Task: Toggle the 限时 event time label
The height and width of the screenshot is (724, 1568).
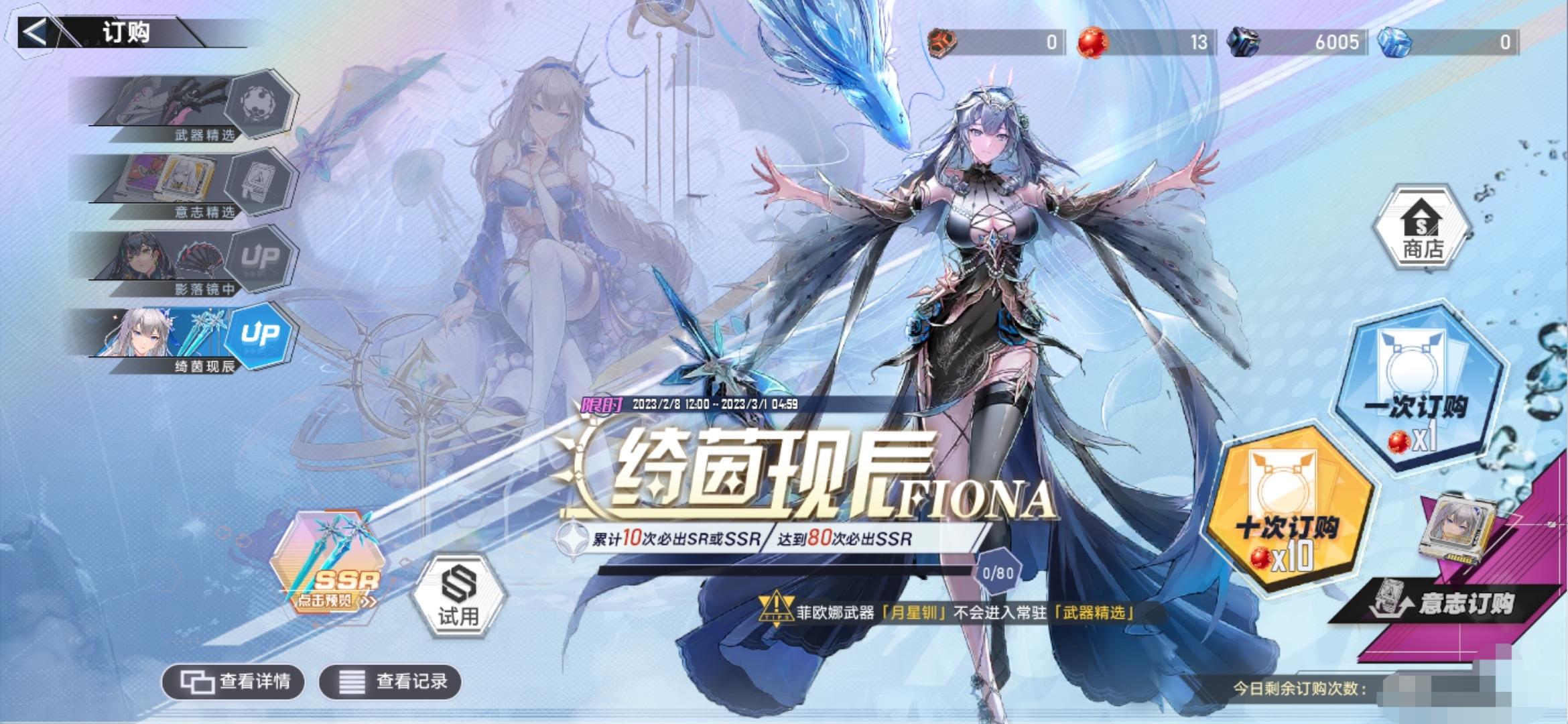Action: click(600, 405)
